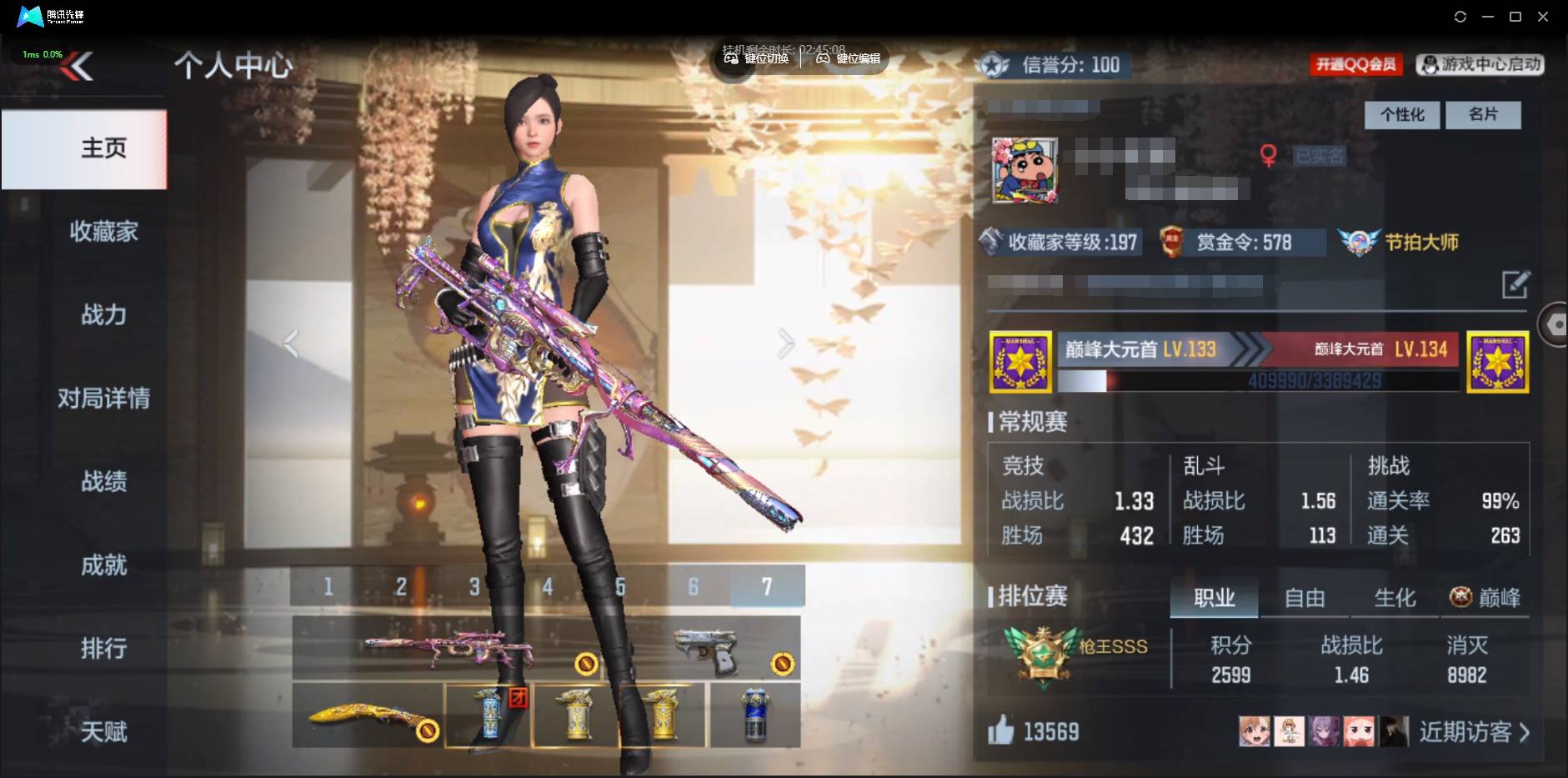This screenshot has width=1568, height=778.
Task: Open the 成就 achievements page
Action: click(x=103, y=565)
